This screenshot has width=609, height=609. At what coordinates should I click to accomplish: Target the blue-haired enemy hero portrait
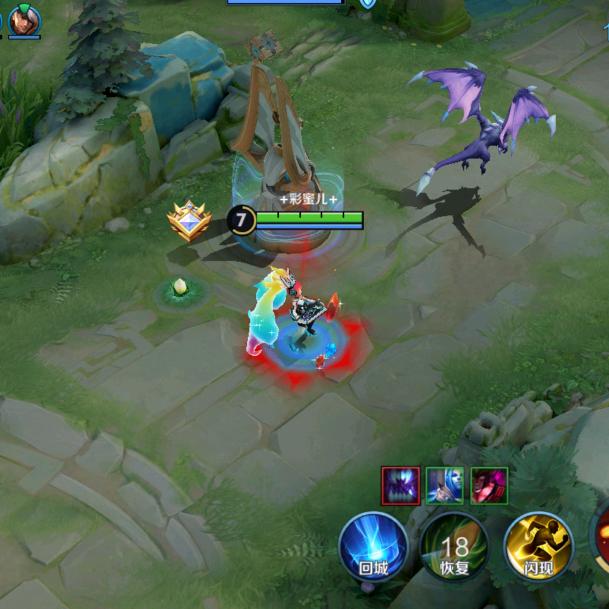point(444,486)
